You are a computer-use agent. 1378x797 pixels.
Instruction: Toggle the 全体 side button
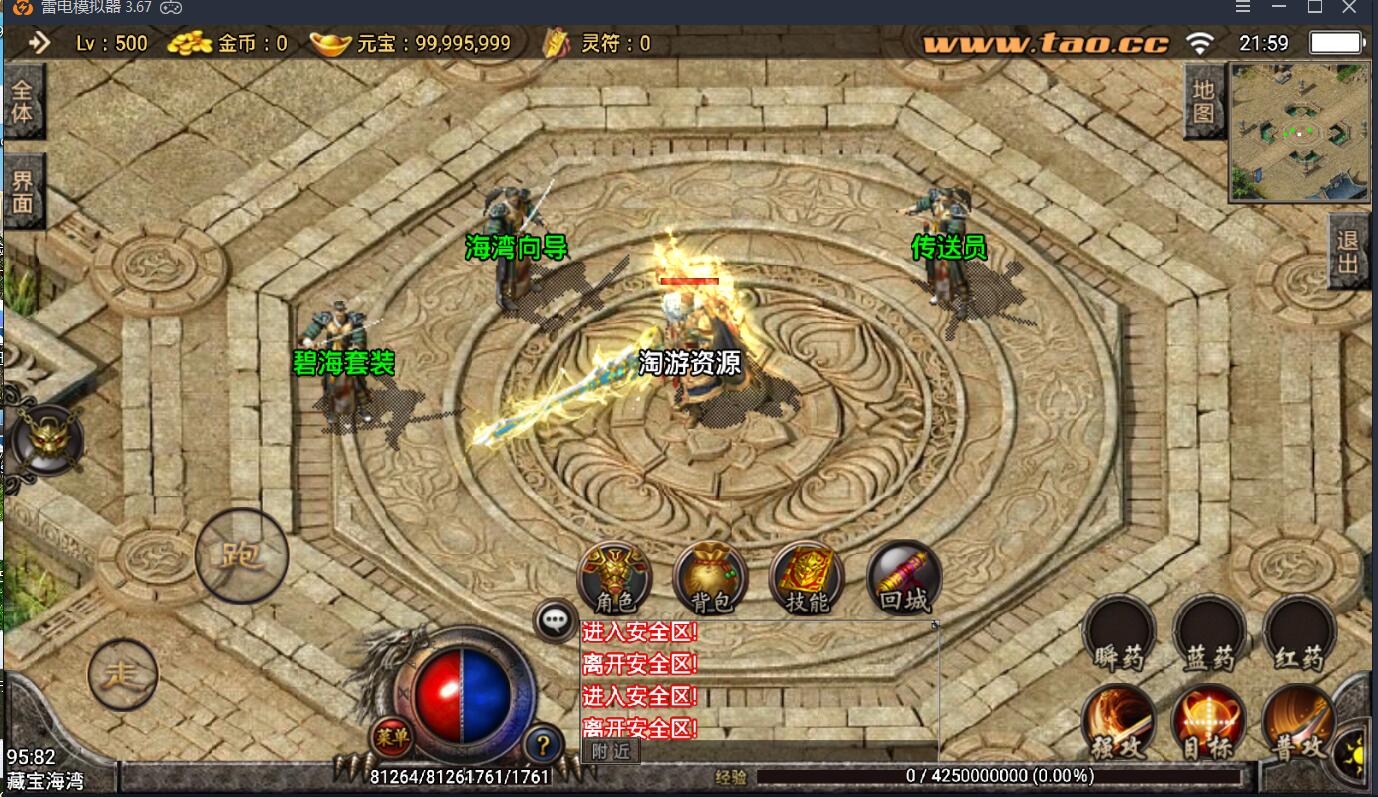tap(22, 101)
